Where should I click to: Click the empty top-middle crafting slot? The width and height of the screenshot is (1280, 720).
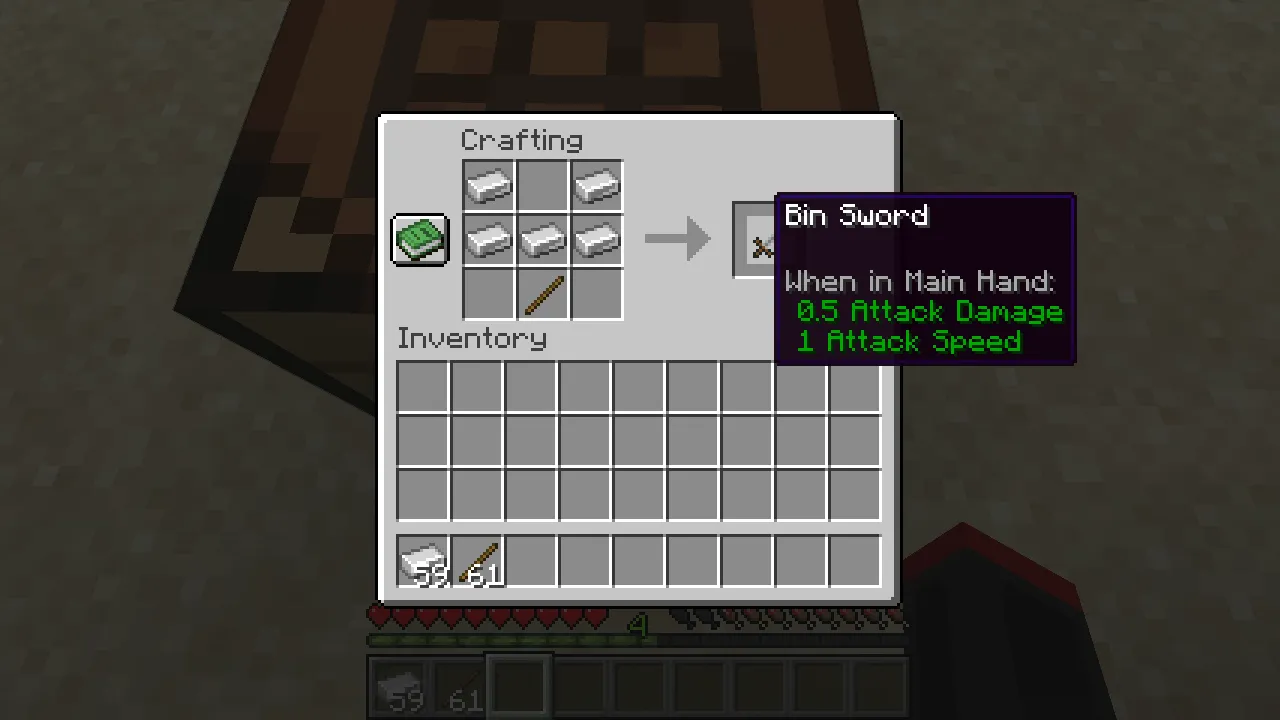[x=543, y=185]
